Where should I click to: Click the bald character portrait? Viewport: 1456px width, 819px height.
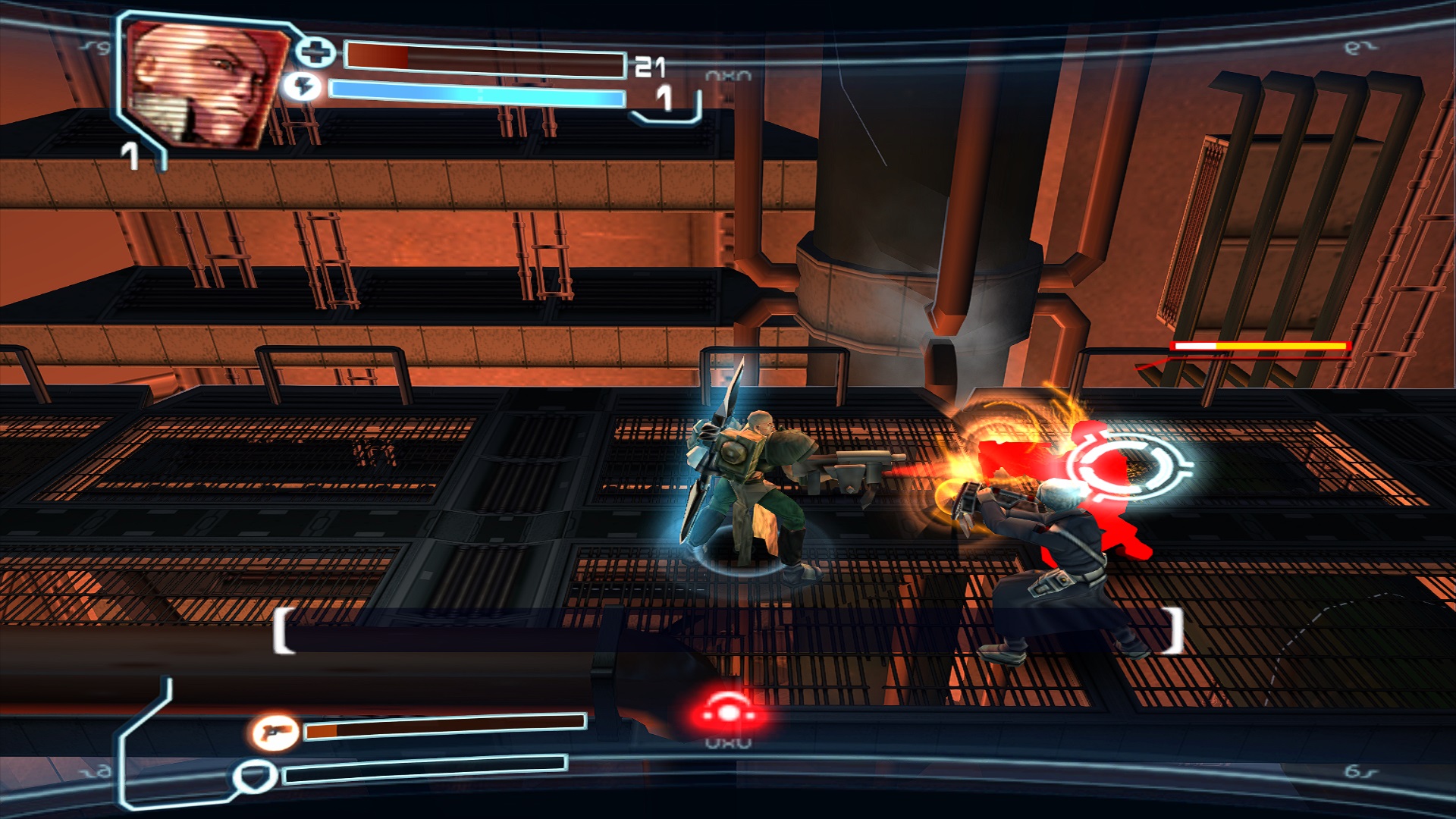(205, 82)
